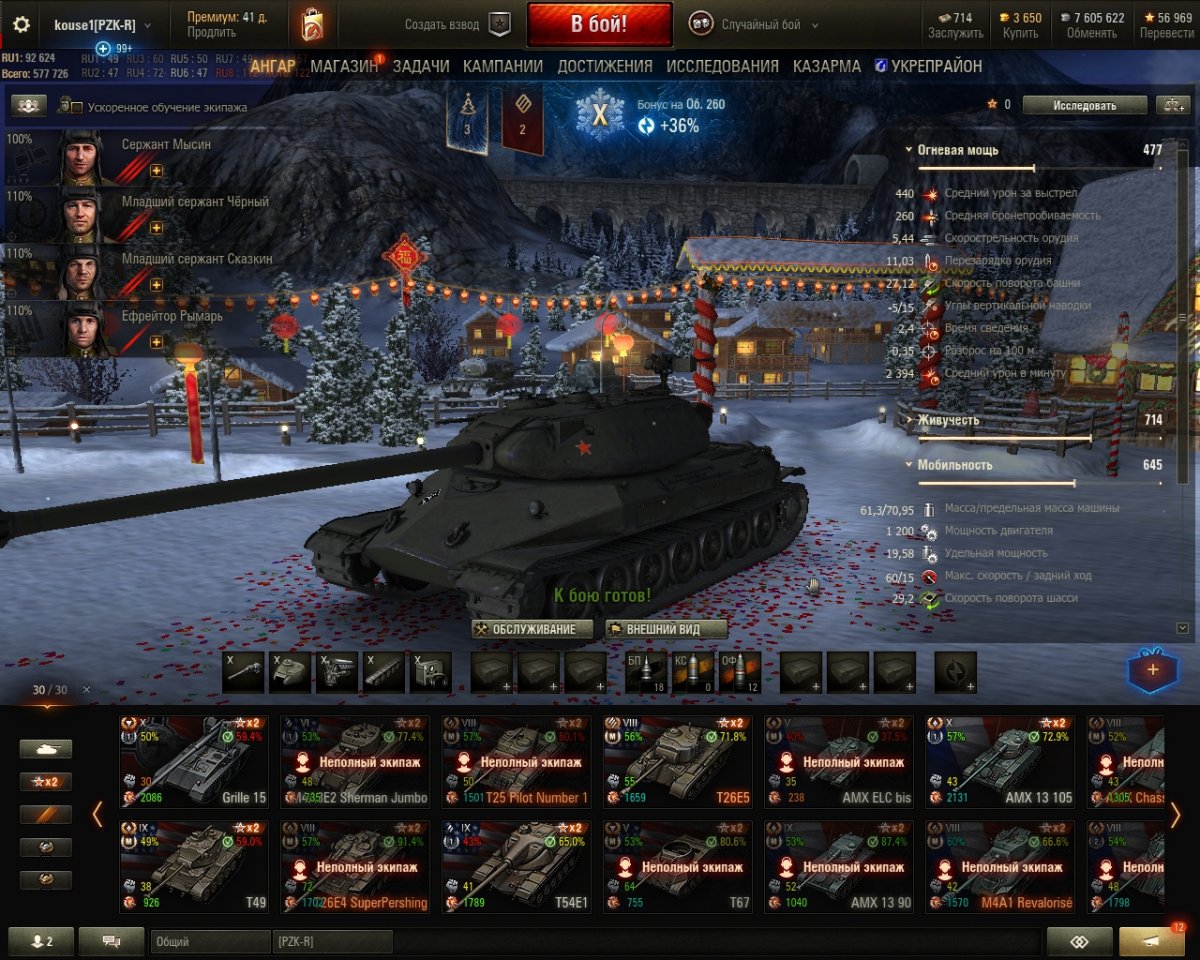Screen dimensions: 1200x960
Task: Click the general chat input field
Action: pyautogui.click(x=210, y=941)
